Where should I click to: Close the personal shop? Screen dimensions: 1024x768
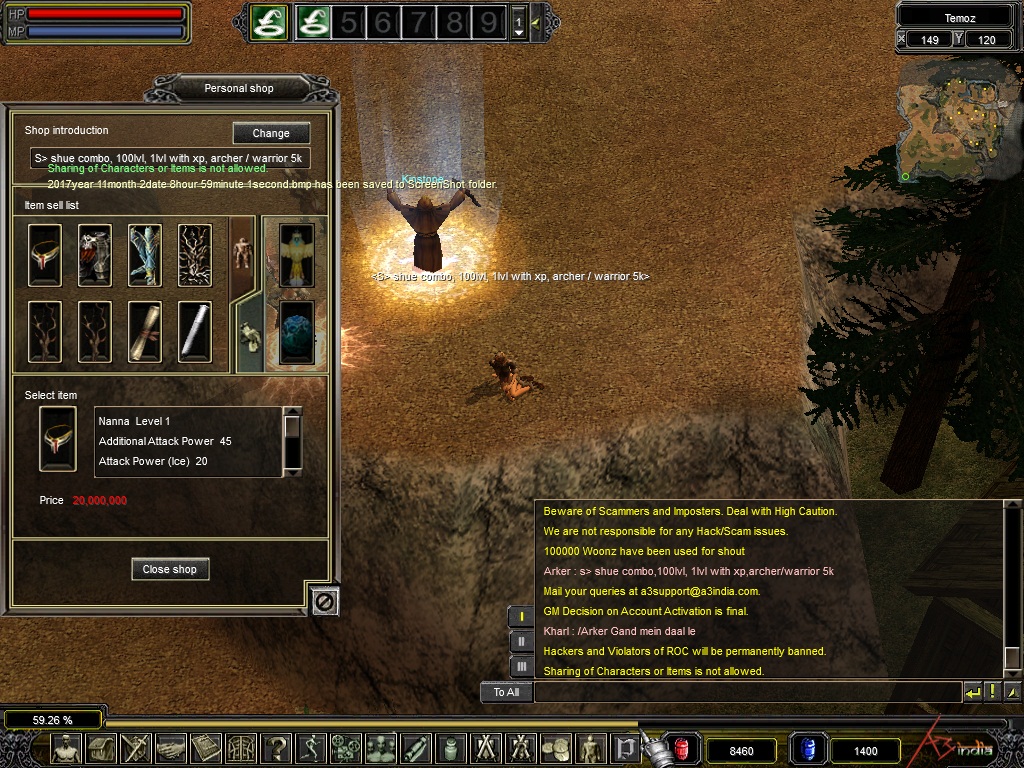click(x=170, y=569)
